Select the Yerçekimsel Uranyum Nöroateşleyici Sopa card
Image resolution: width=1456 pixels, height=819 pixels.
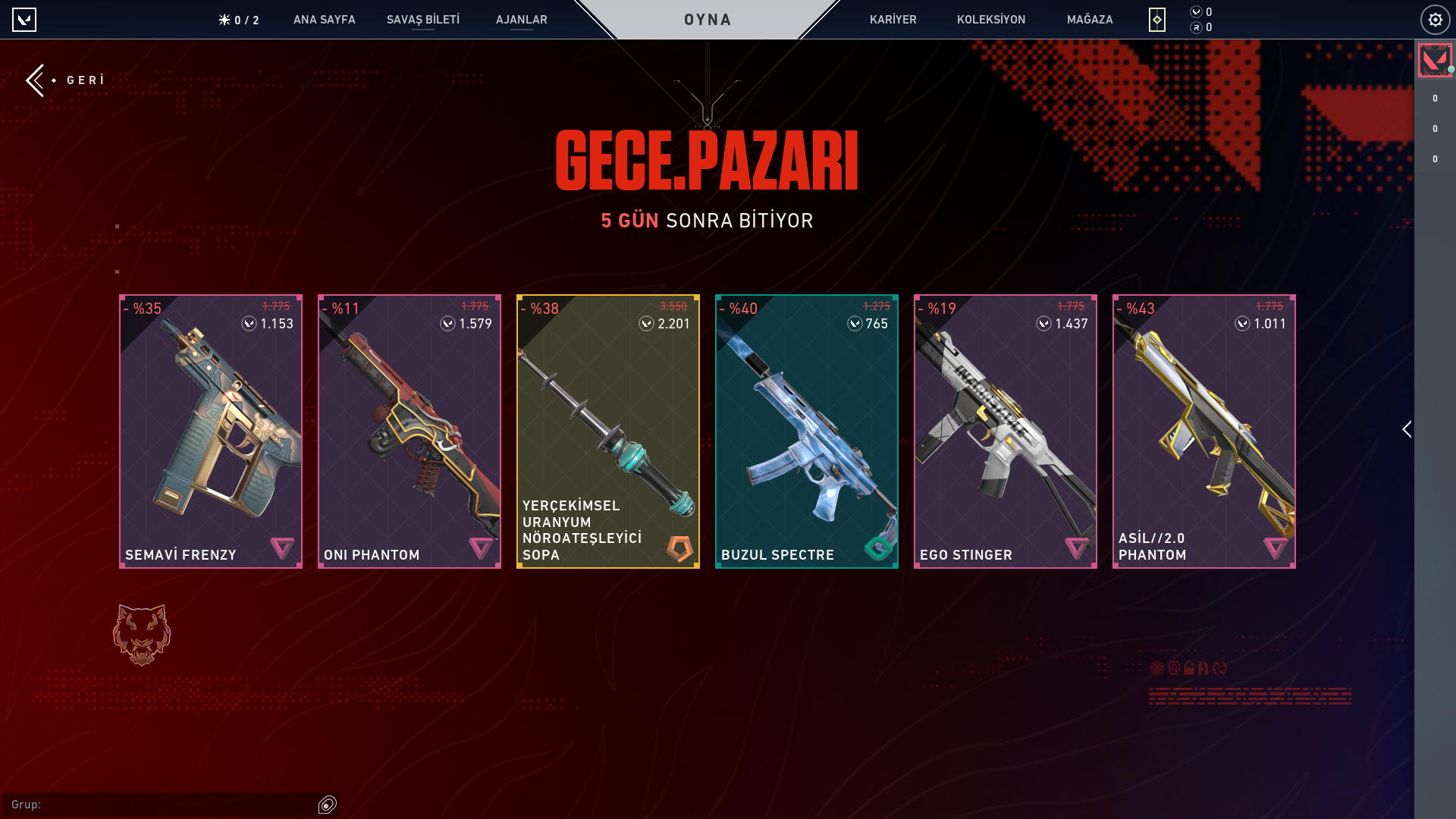(608, 431)
